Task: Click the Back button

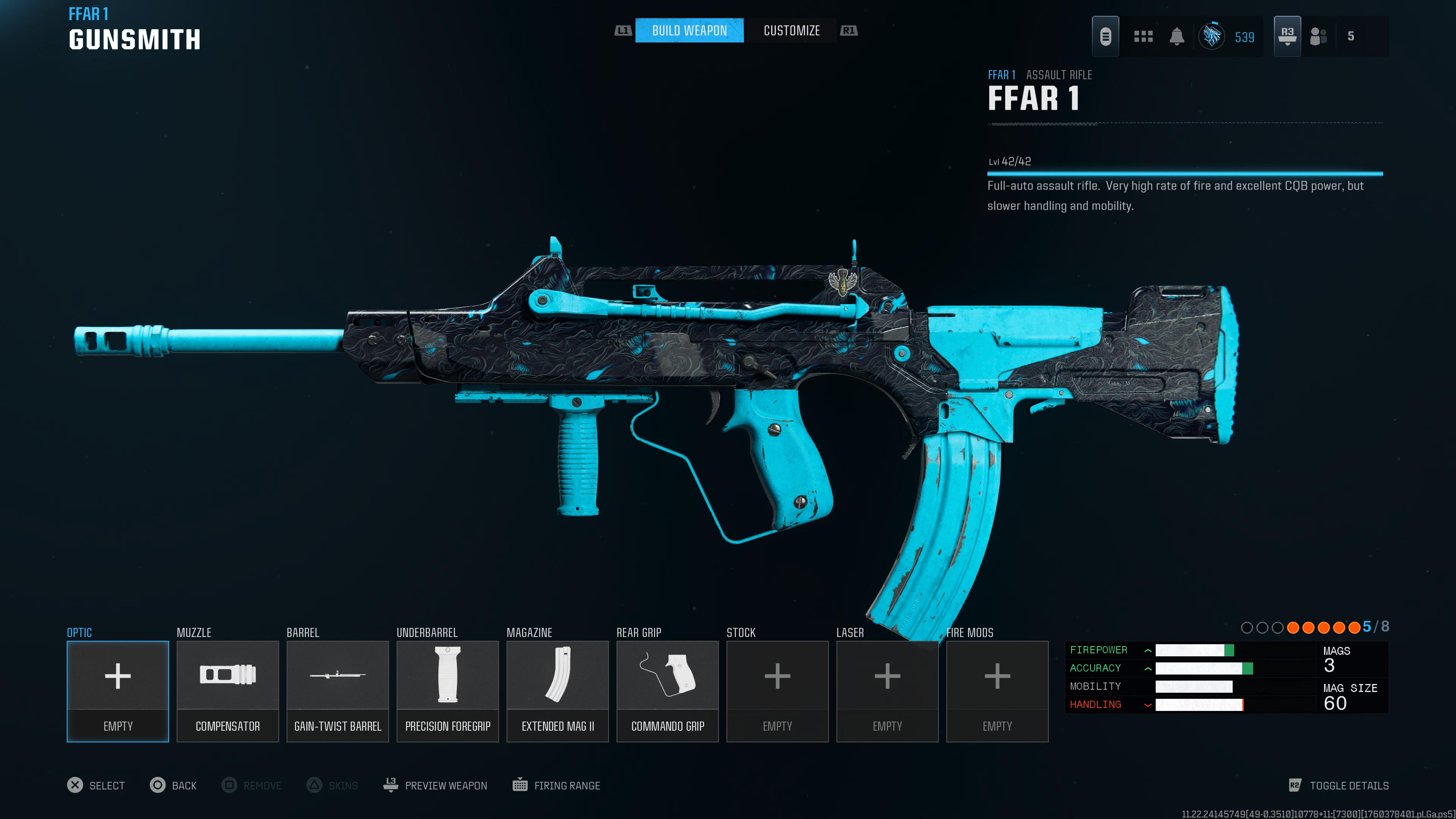Action: [x=174, y=785]
